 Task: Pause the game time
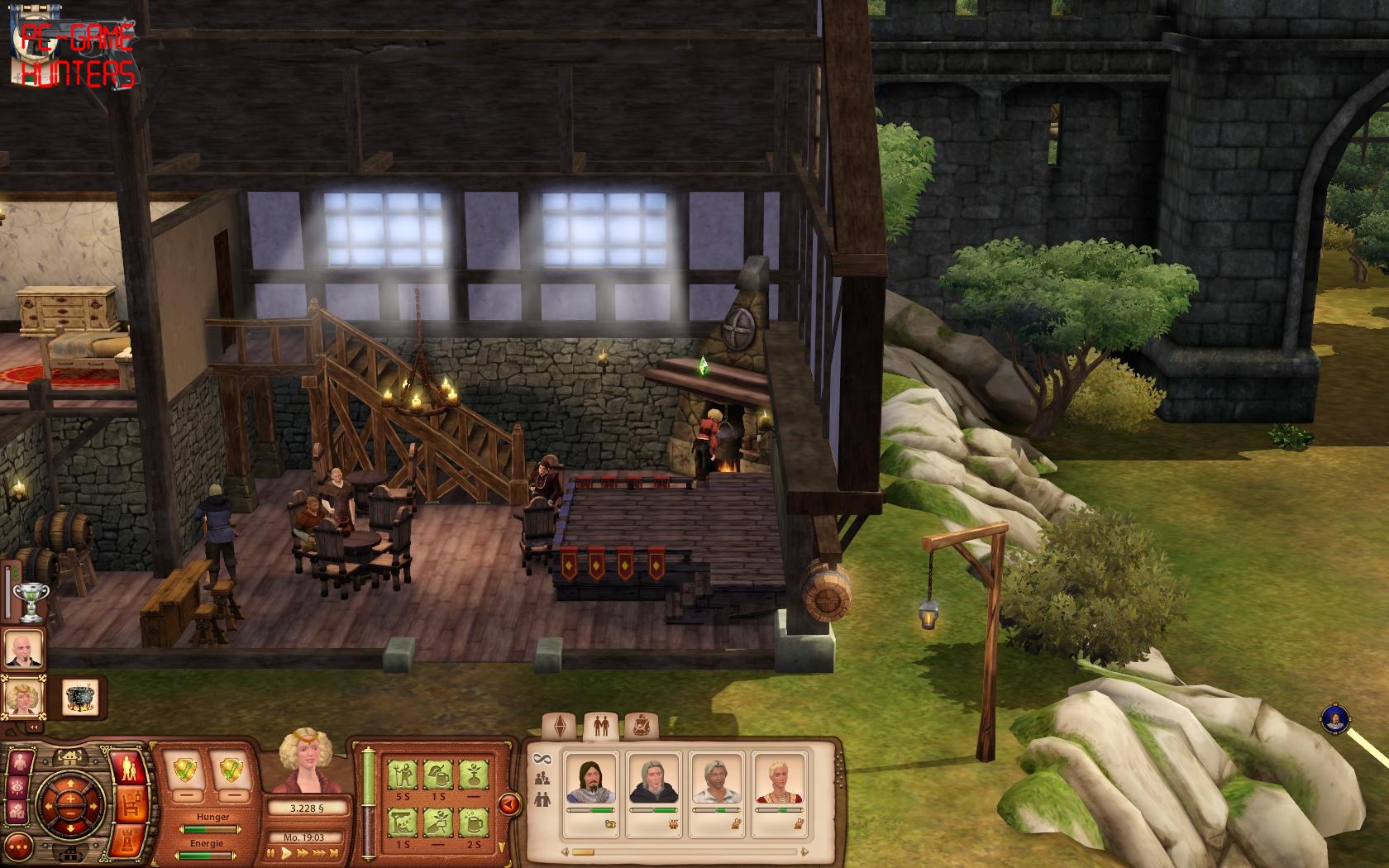270,853
